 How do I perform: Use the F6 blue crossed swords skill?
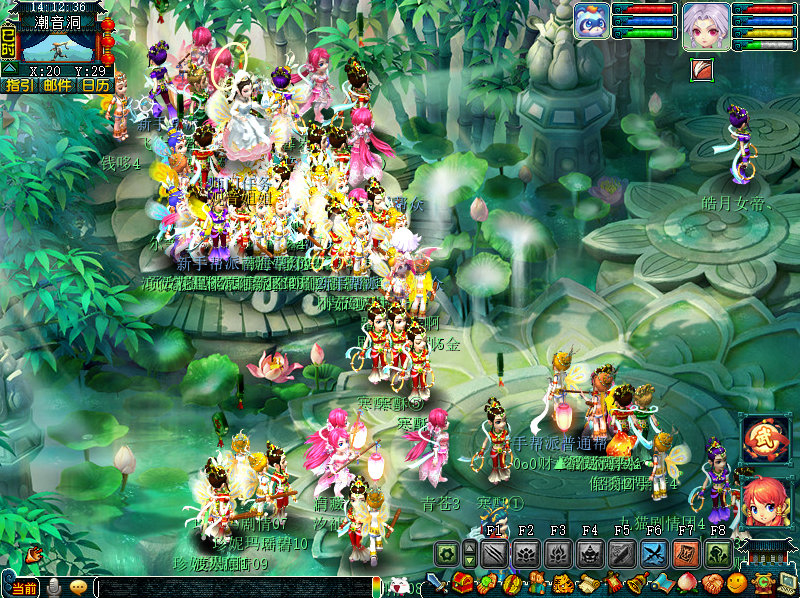click(654, 553)
